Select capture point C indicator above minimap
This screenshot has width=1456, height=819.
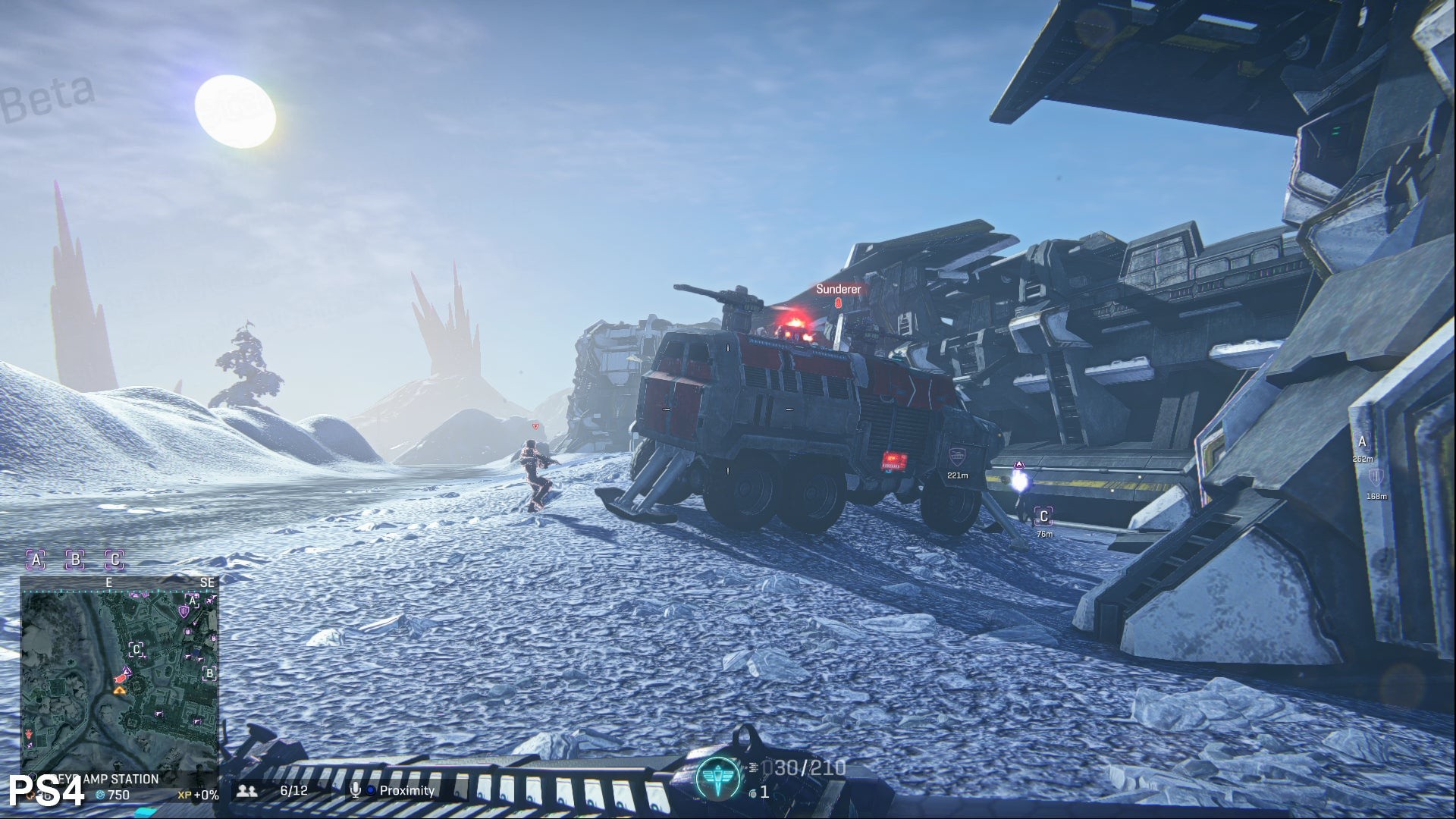click(x=115, y=560)
